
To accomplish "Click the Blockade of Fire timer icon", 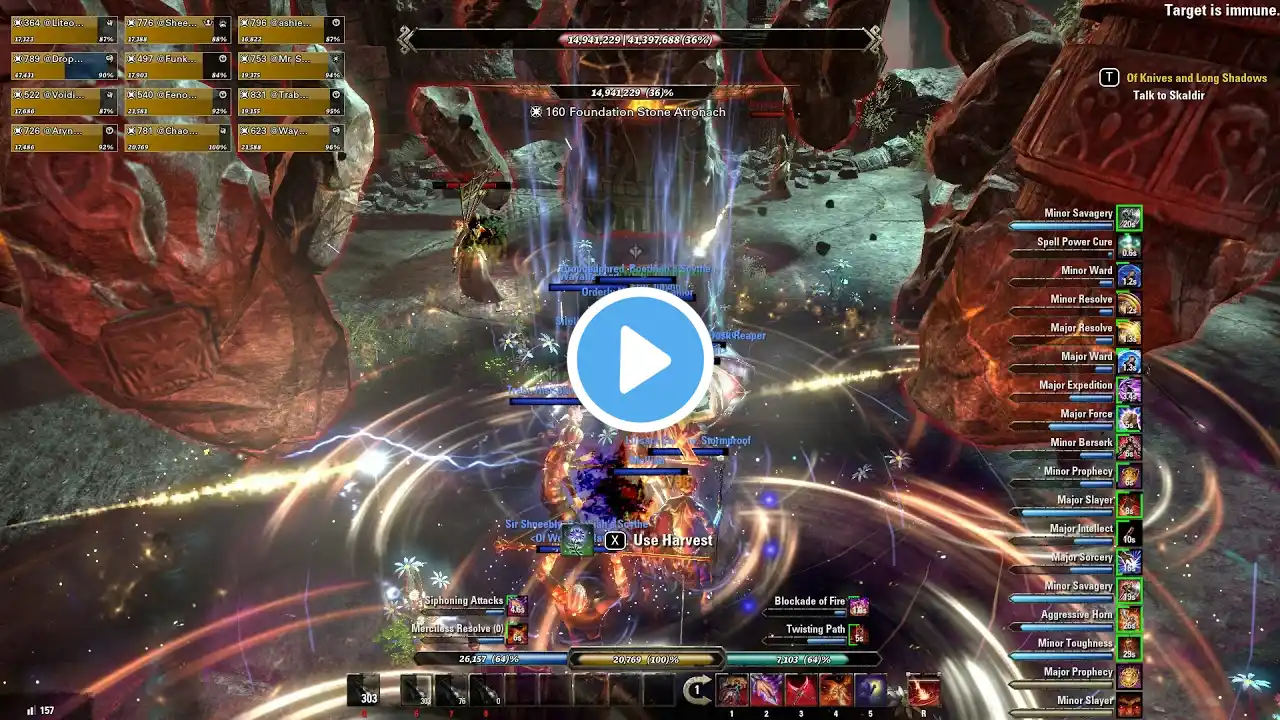I will (858, 605).
